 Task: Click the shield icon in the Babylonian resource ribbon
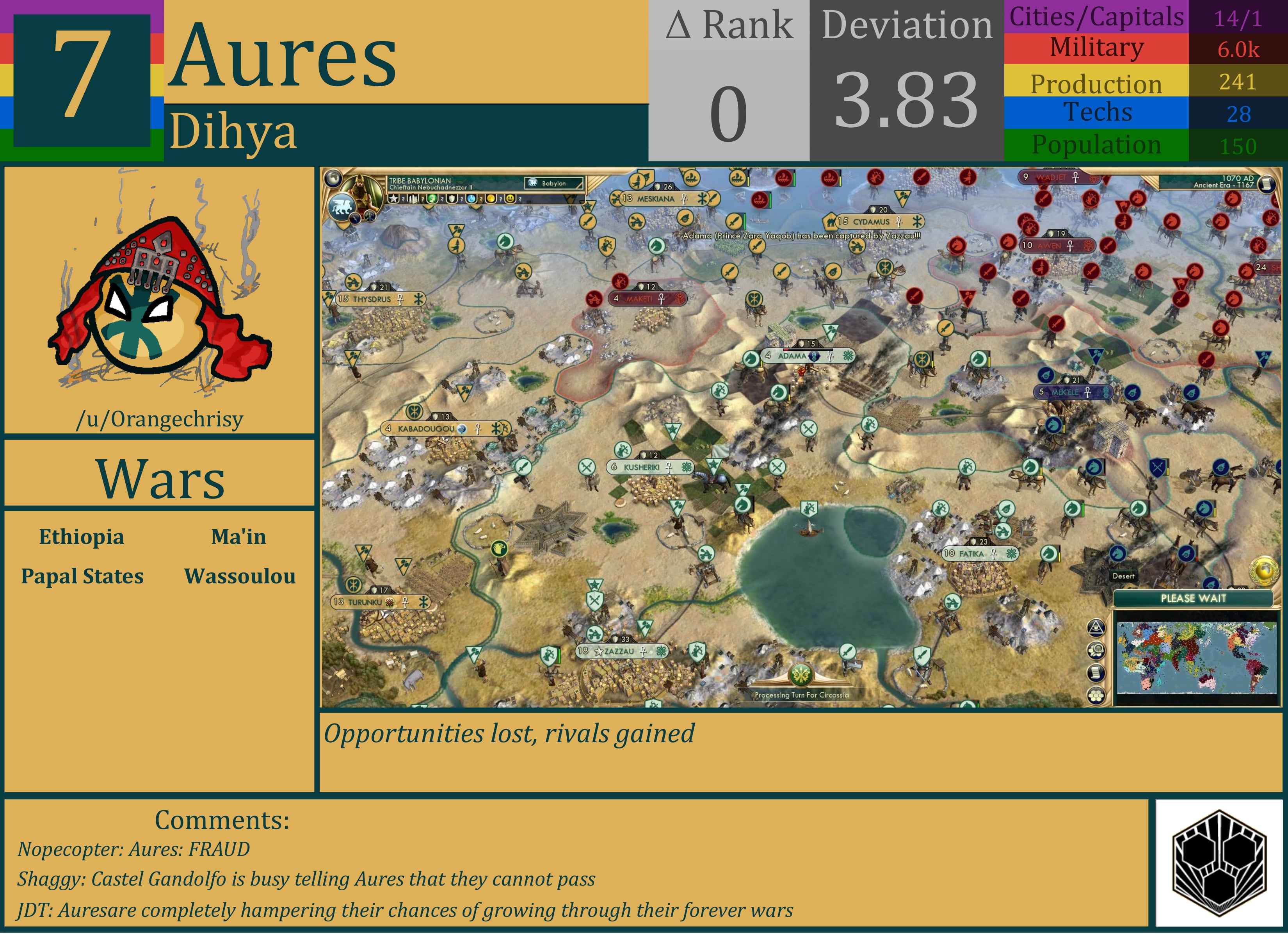click(452, 200)
